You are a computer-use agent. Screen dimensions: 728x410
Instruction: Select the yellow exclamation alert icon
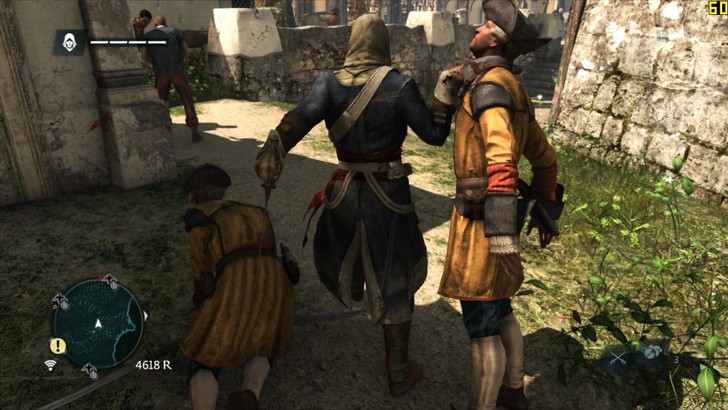(x=58, y=346)
